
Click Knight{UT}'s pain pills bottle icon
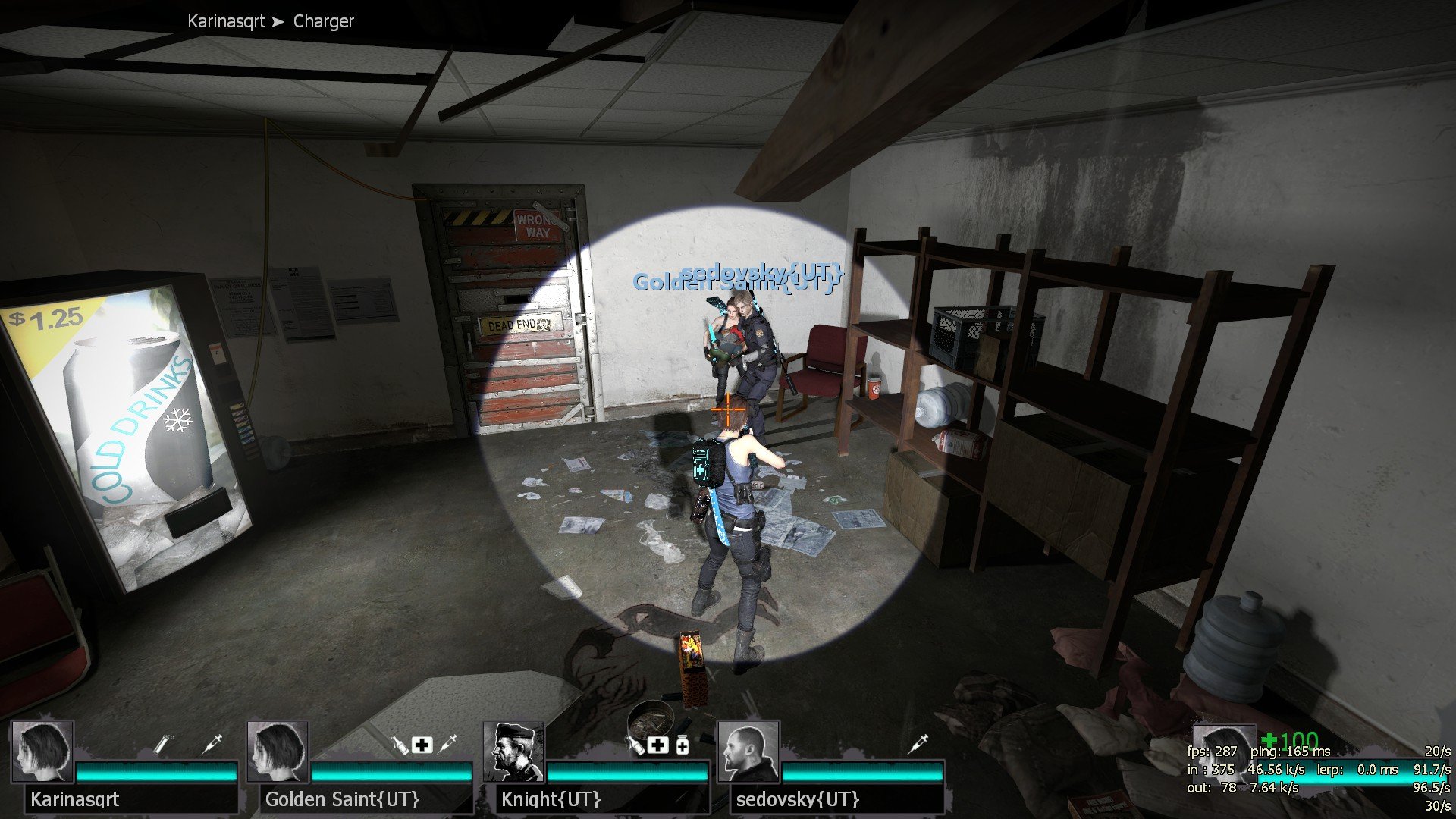click(682, 745)
